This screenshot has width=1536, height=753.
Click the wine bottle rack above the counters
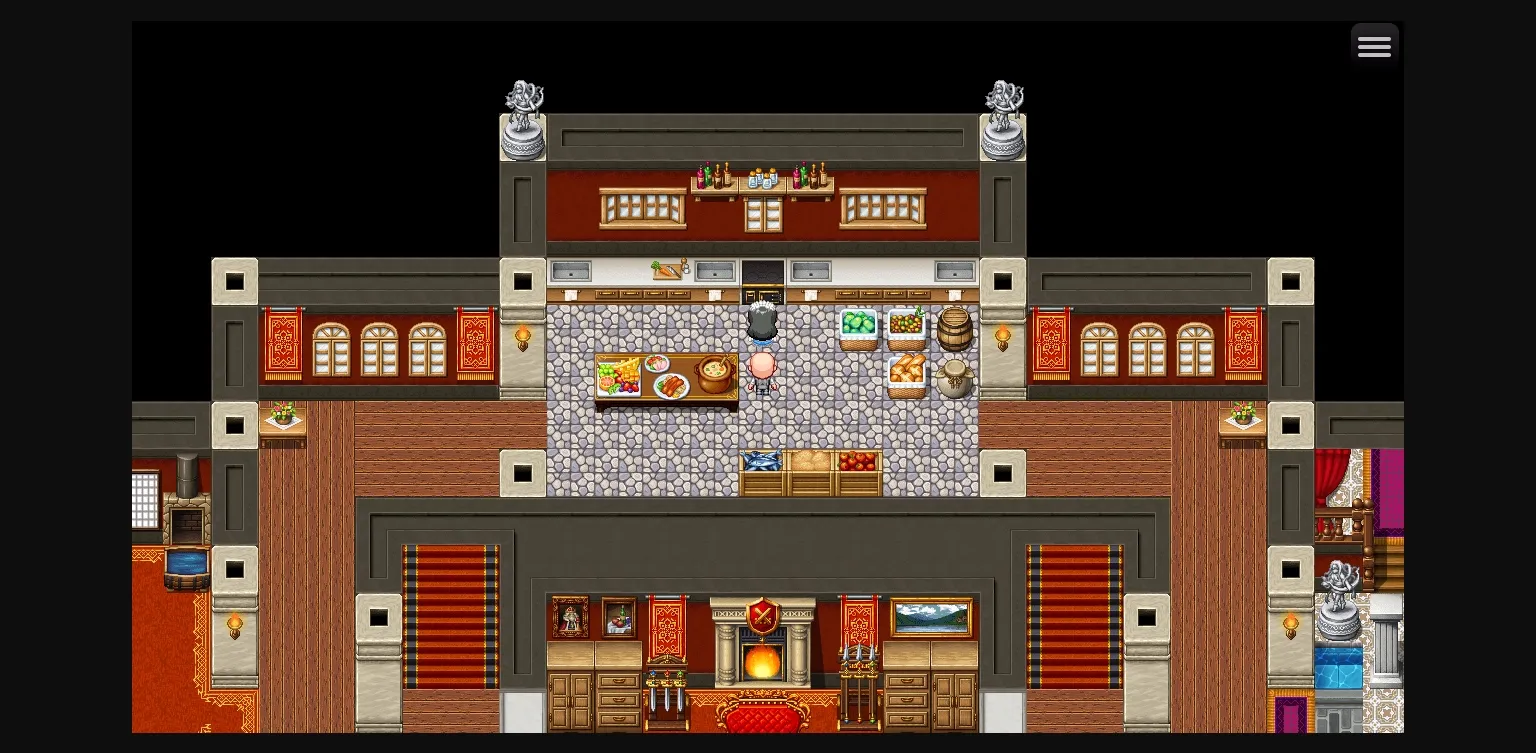point(715,178)
